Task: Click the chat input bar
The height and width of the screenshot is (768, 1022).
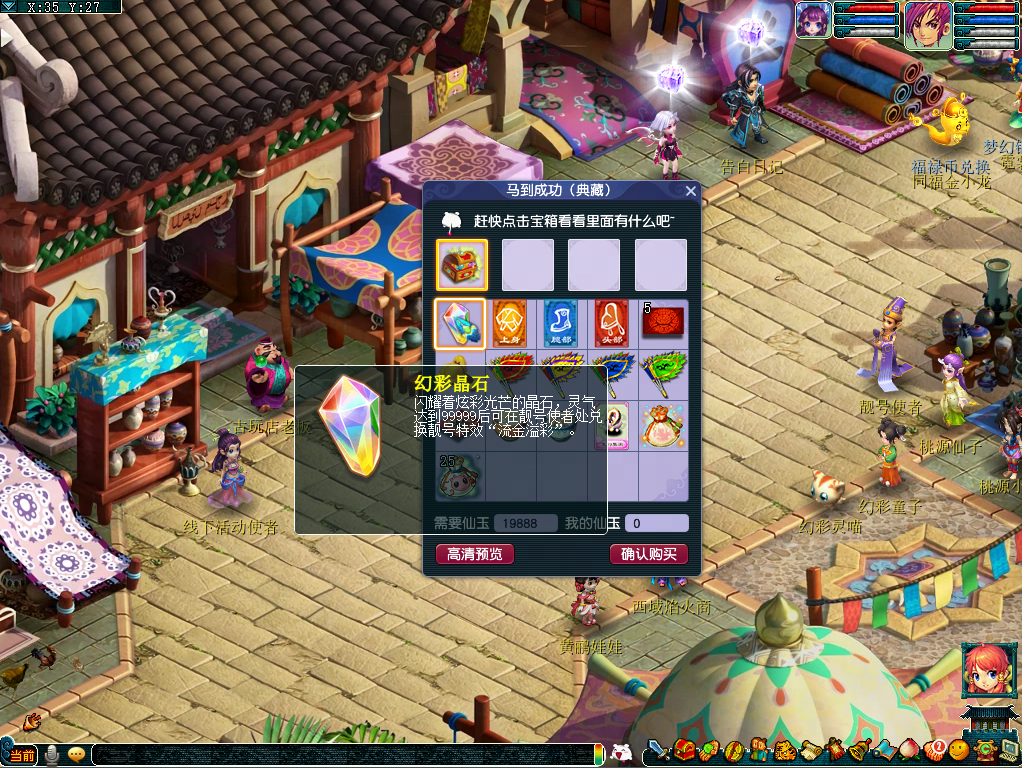Action: [x=340, y=754]
